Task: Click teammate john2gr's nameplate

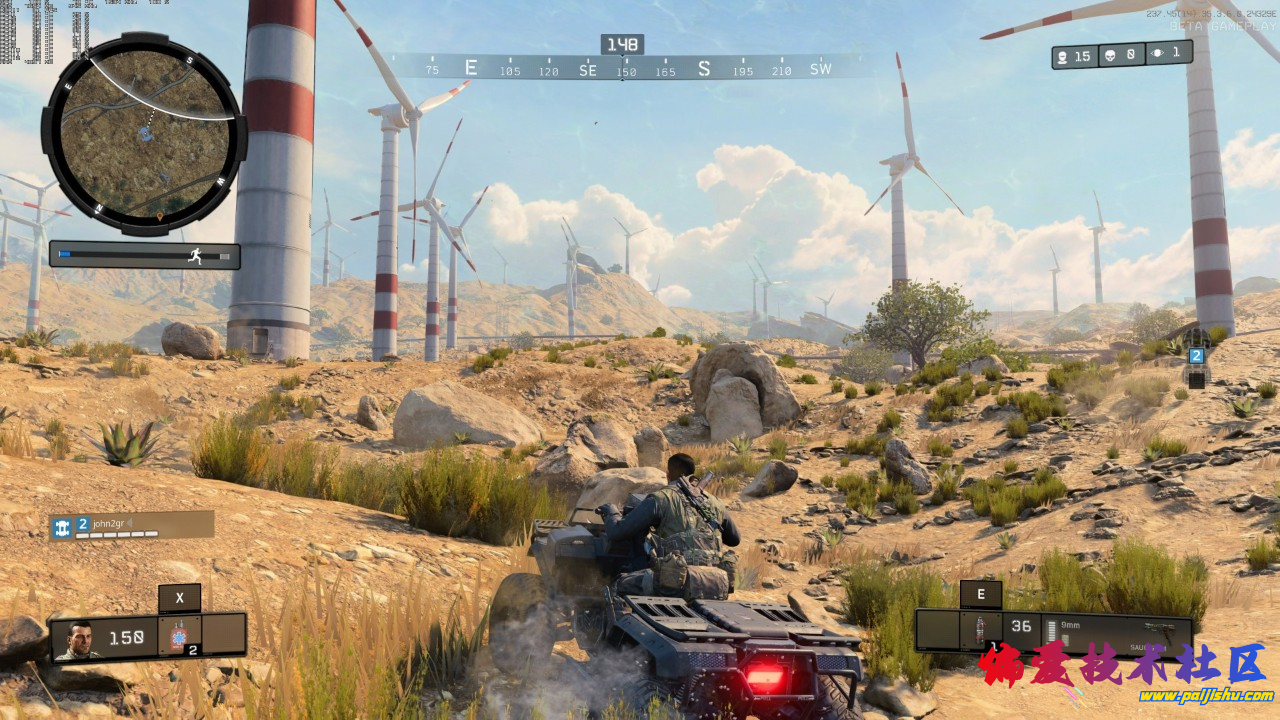Action: point(132,525)
